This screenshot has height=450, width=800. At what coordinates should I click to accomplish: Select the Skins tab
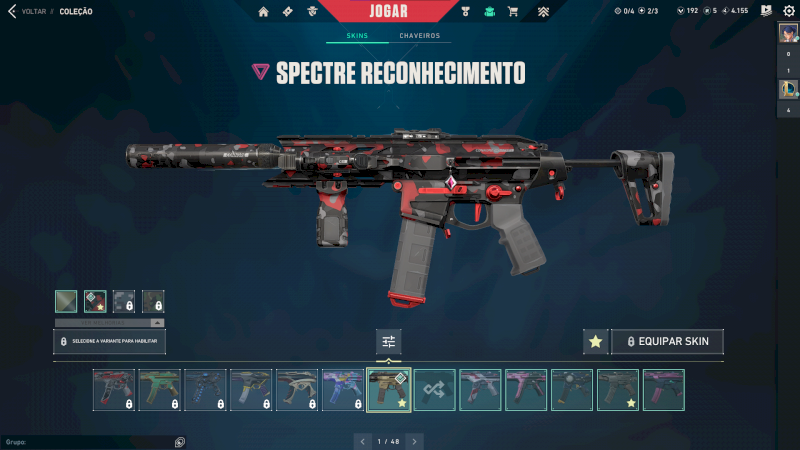pyautogui.click(x=357, y=36)
